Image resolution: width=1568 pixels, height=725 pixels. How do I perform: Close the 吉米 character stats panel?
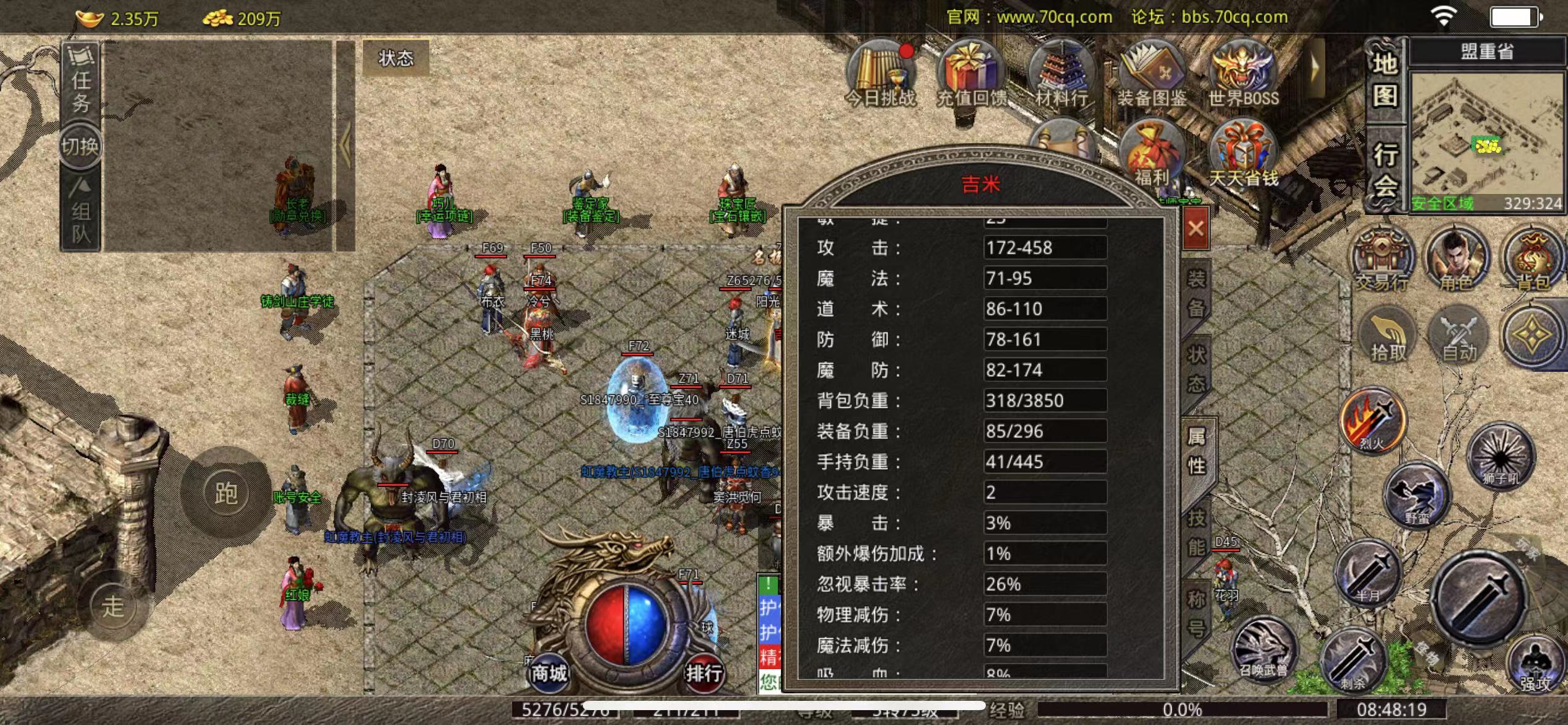pyautogui.click(x=1195, y=229)
